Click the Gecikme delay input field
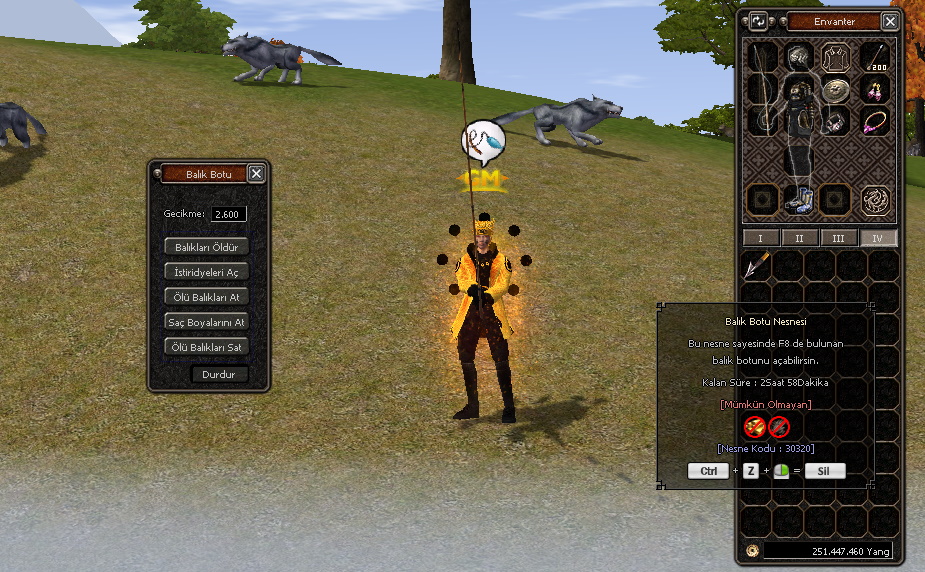Image resolution: width=925 pixels, height=572 pixels. [229, 214]
